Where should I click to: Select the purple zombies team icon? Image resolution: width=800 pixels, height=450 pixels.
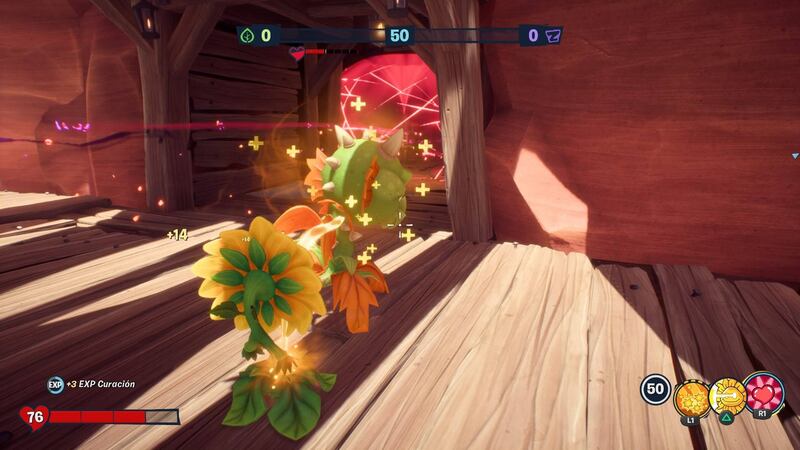(553, 36)
